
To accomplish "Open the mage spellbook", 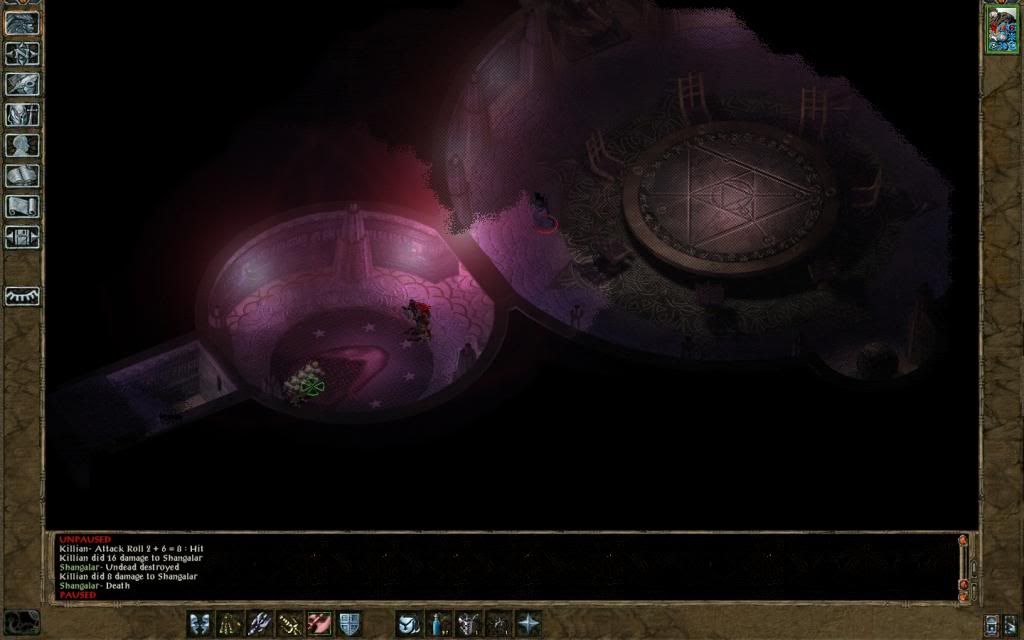I will [x=22, y=176].
